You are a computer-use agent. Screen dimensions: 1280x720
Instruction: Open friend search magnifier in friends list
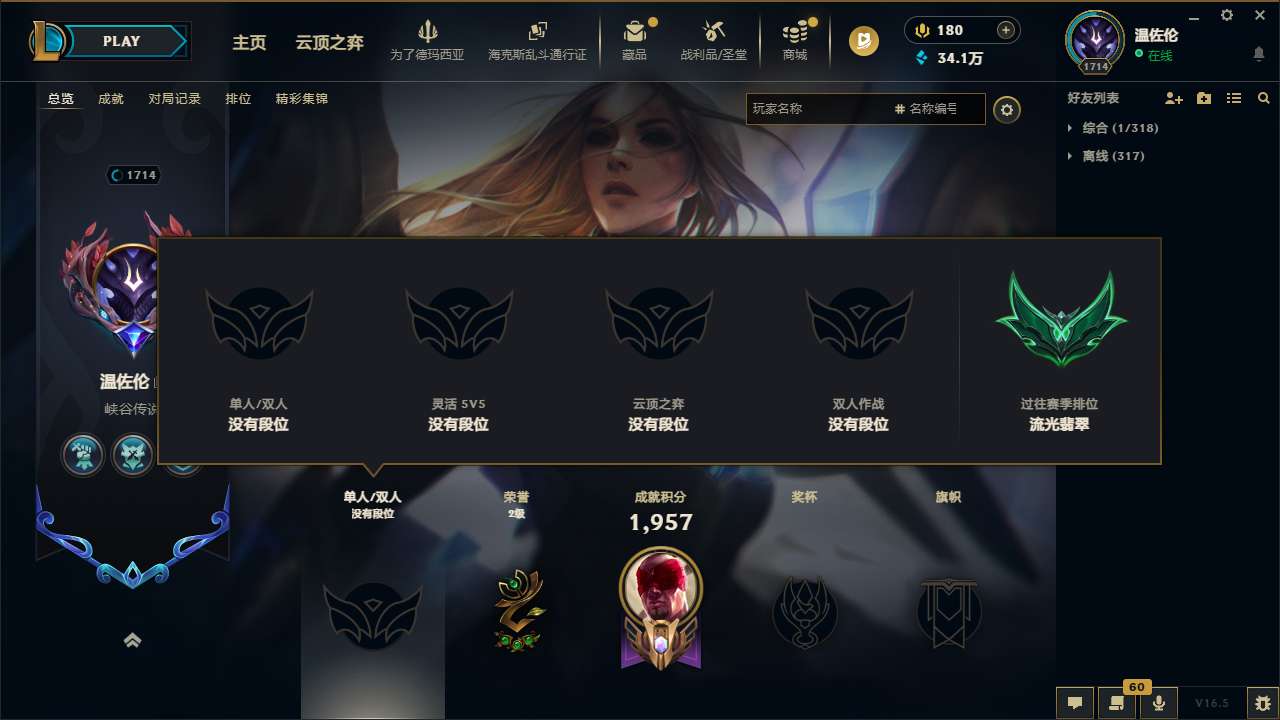(x=1264, y=98)
